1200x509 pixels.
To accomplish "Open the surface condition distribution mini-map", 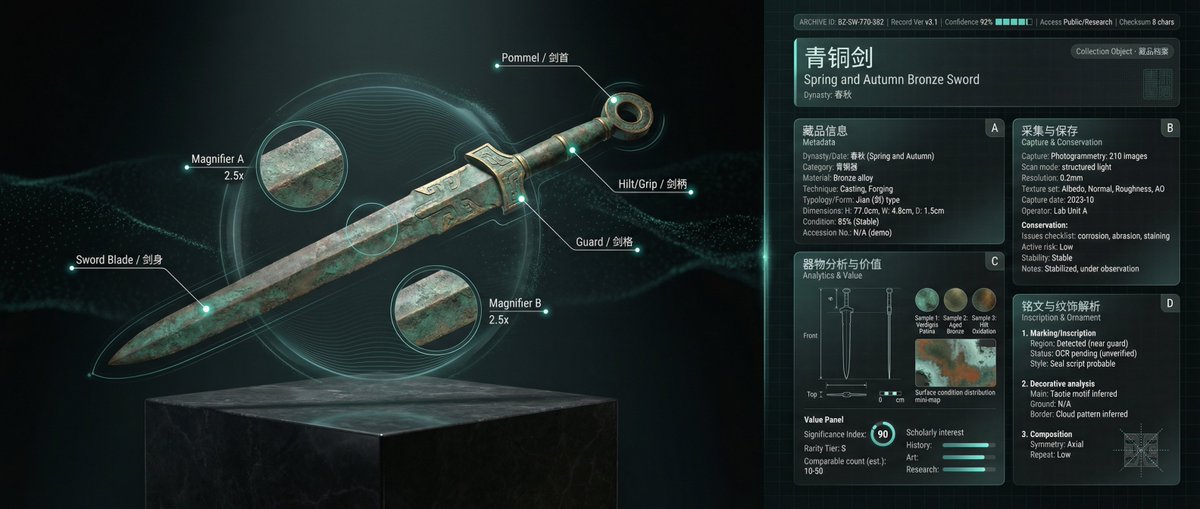I will [x=955, y=362].
